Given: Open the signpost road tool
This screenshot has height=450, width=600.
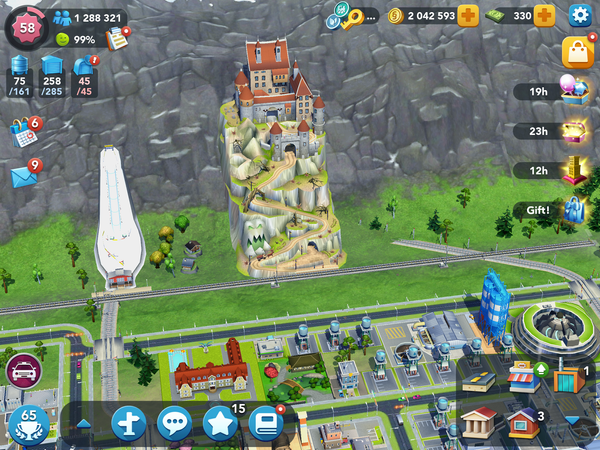Looking at the screenshot, I should click(x=129, y=424).
